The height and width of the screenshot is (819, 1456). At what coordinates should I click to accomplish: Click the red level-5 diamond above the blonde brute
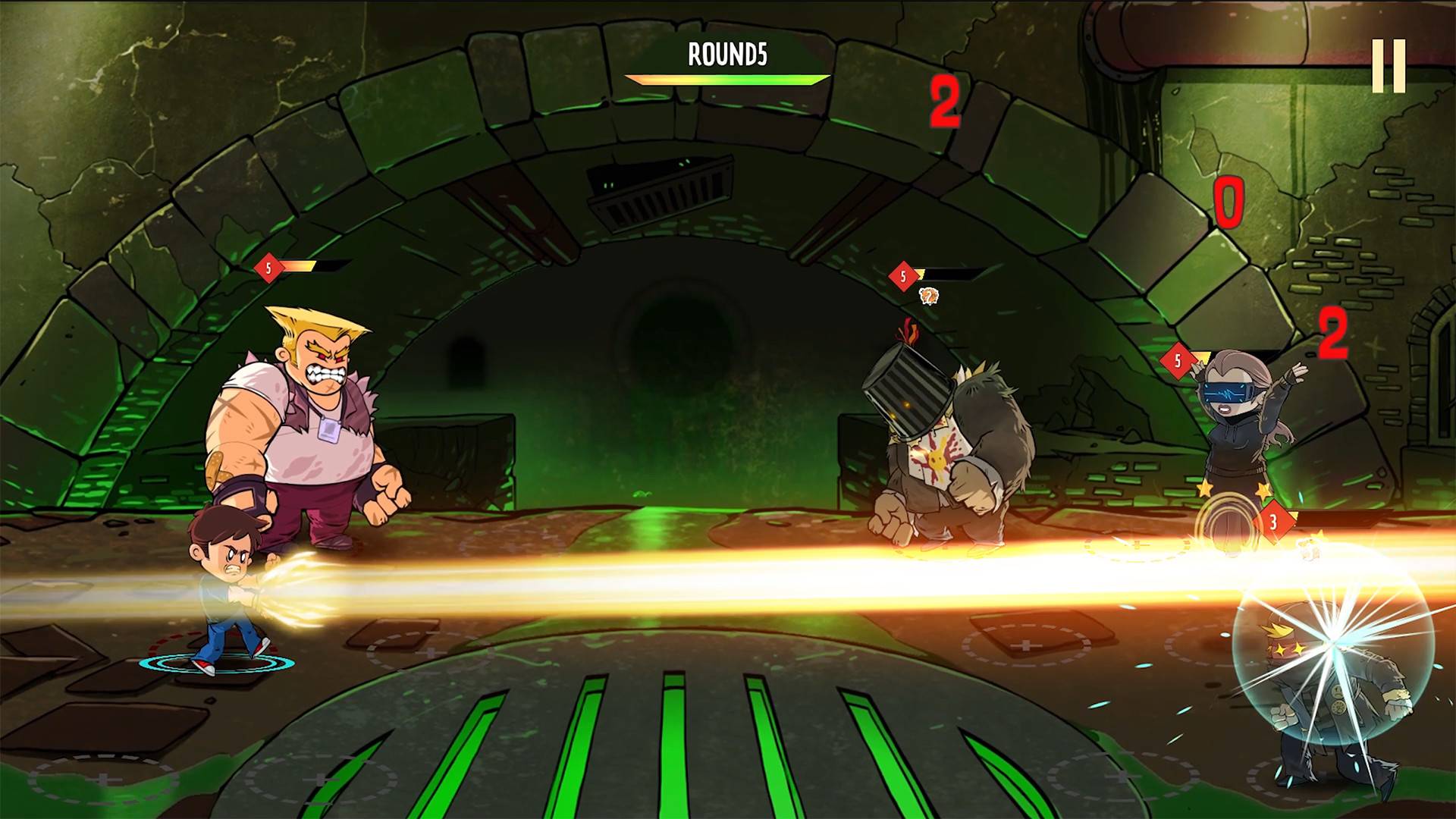pyautogui.click(x=269, y=267)
